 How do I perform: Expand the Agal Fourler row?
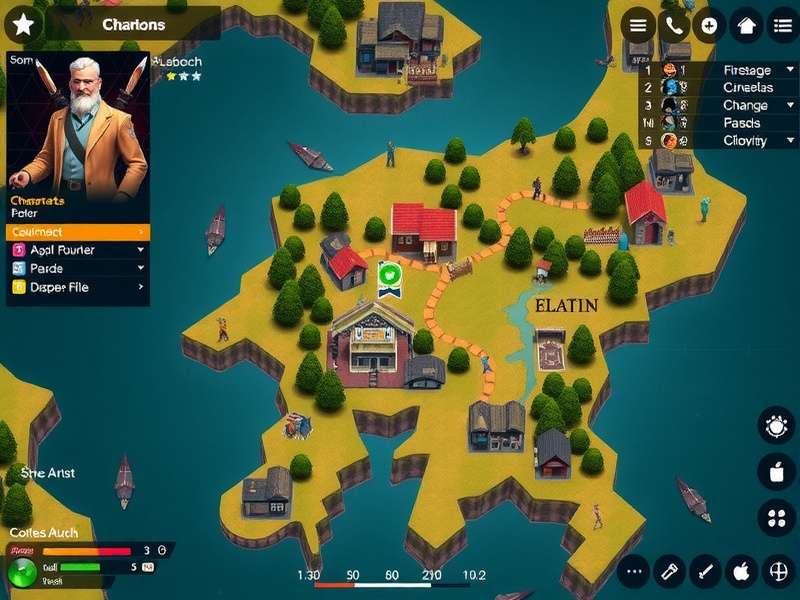78,250
